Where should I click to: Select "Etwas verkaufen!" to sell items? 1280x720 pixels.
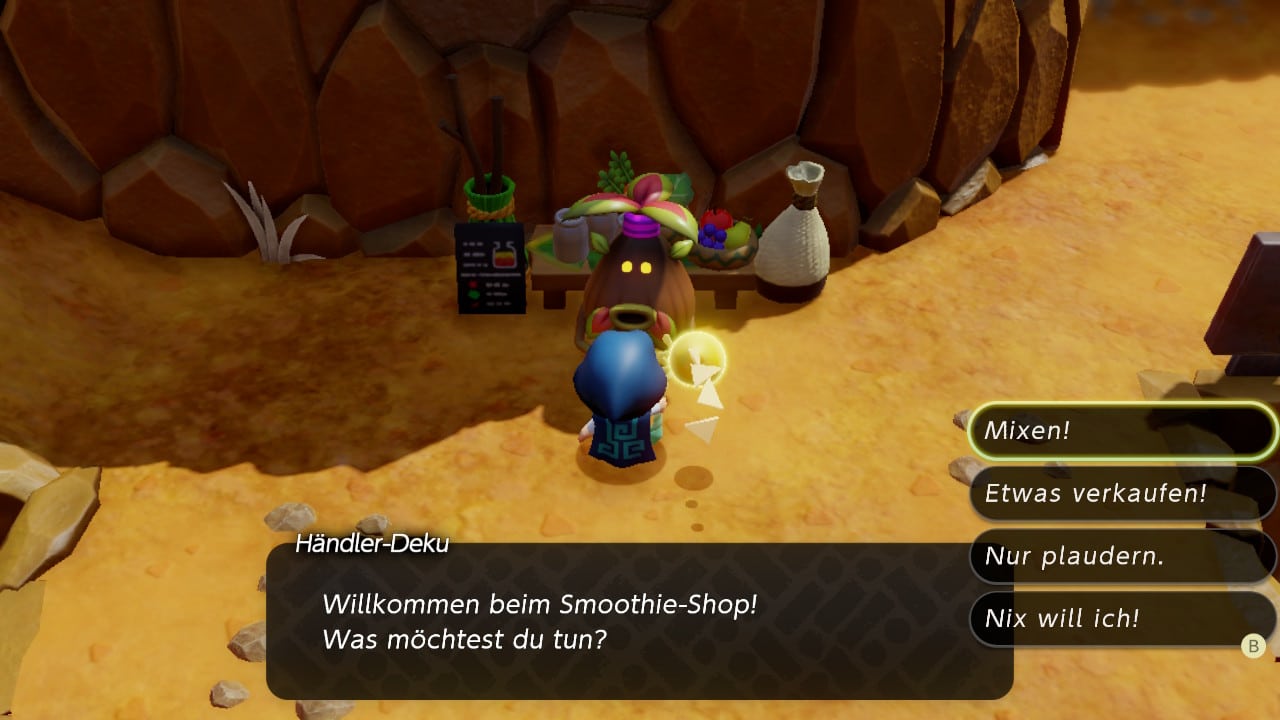[1120, 493]
